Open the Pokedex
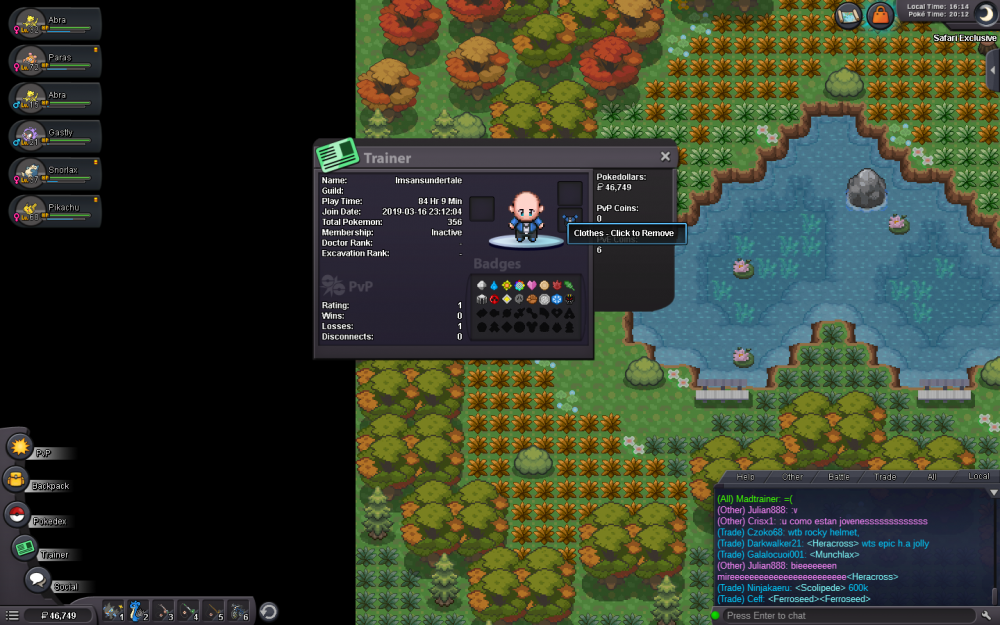The width and height of the screenshot is (1000, 625). pos(17,515)
